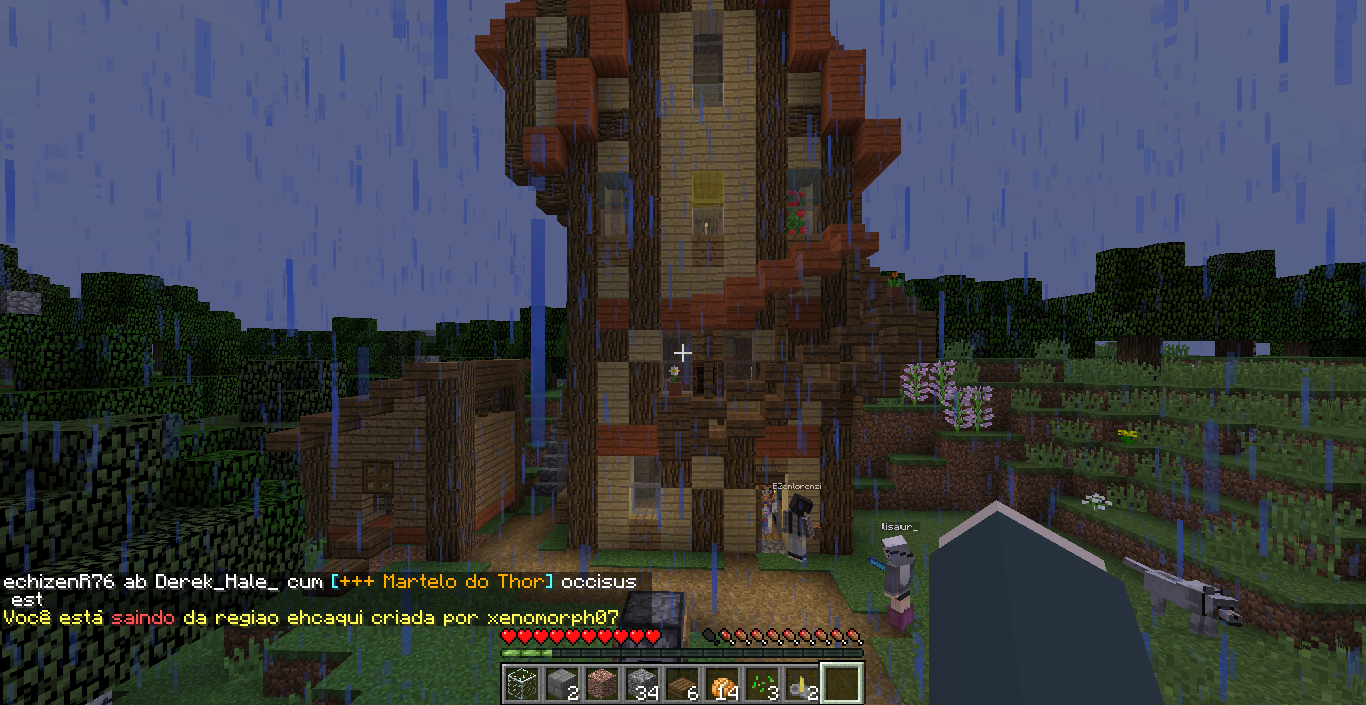Select the lever stack of 2
The image size is (1366, 705).
click(800, 684)
